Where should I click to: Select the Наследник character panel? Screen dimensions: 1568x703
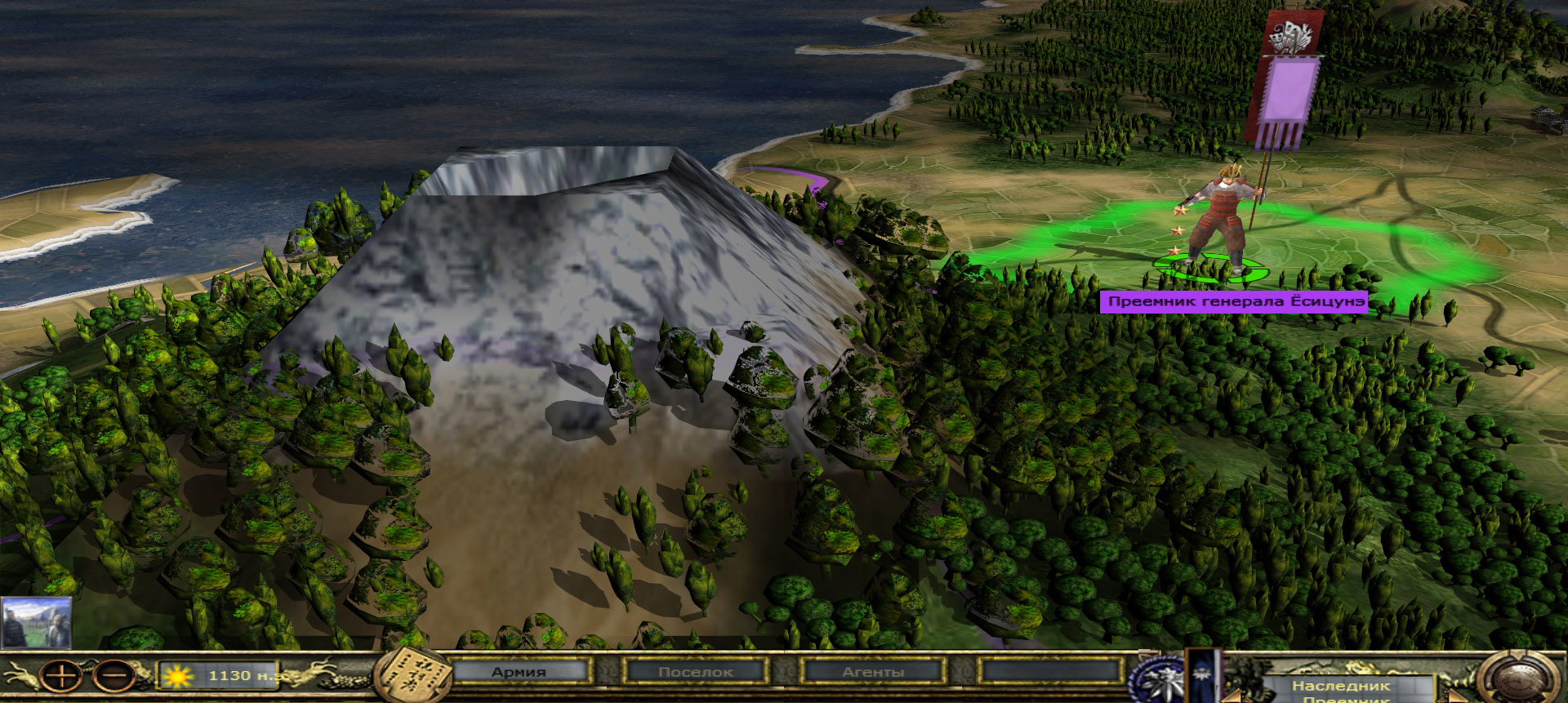tap(1341, 687)
